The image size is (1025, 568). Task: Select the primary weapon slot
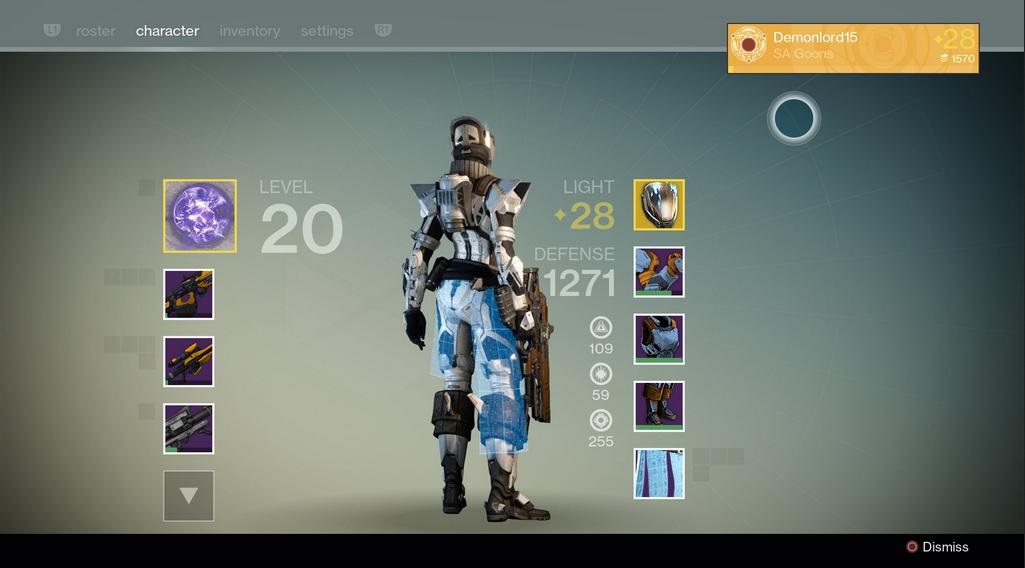[x=189, y=295]
